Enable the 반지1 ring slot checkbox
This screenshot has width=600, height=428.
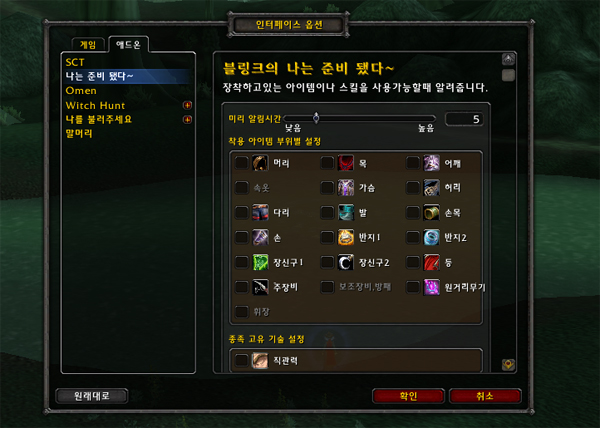pos(327,237)
